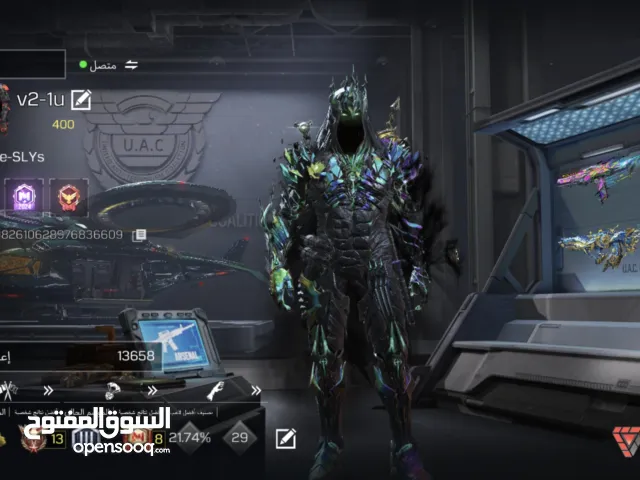Edit the stats showcase at the bottom
Viewport: 640px width, 480px height.
pos(286,437)
